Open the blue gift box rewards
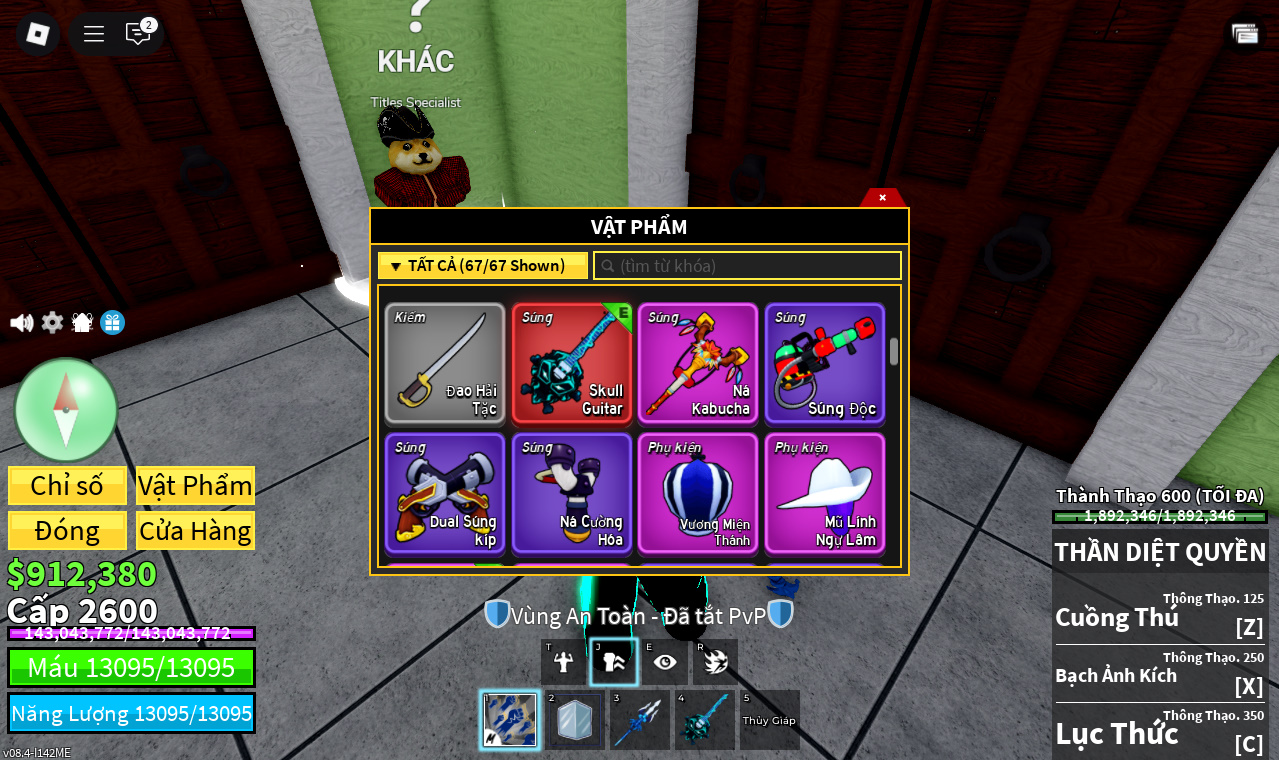 pyautogui.click(x=113, y=323)
